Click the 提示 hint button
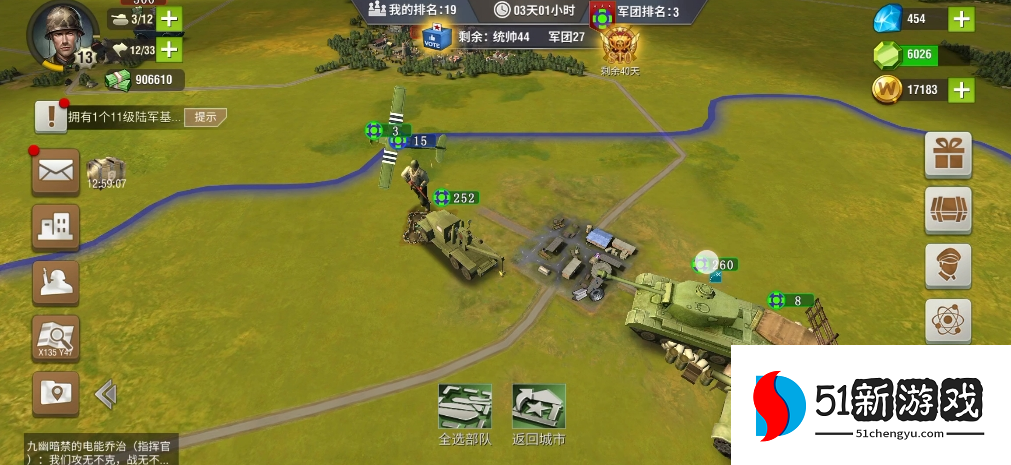 pyautogui.click(x=205, y=117)
